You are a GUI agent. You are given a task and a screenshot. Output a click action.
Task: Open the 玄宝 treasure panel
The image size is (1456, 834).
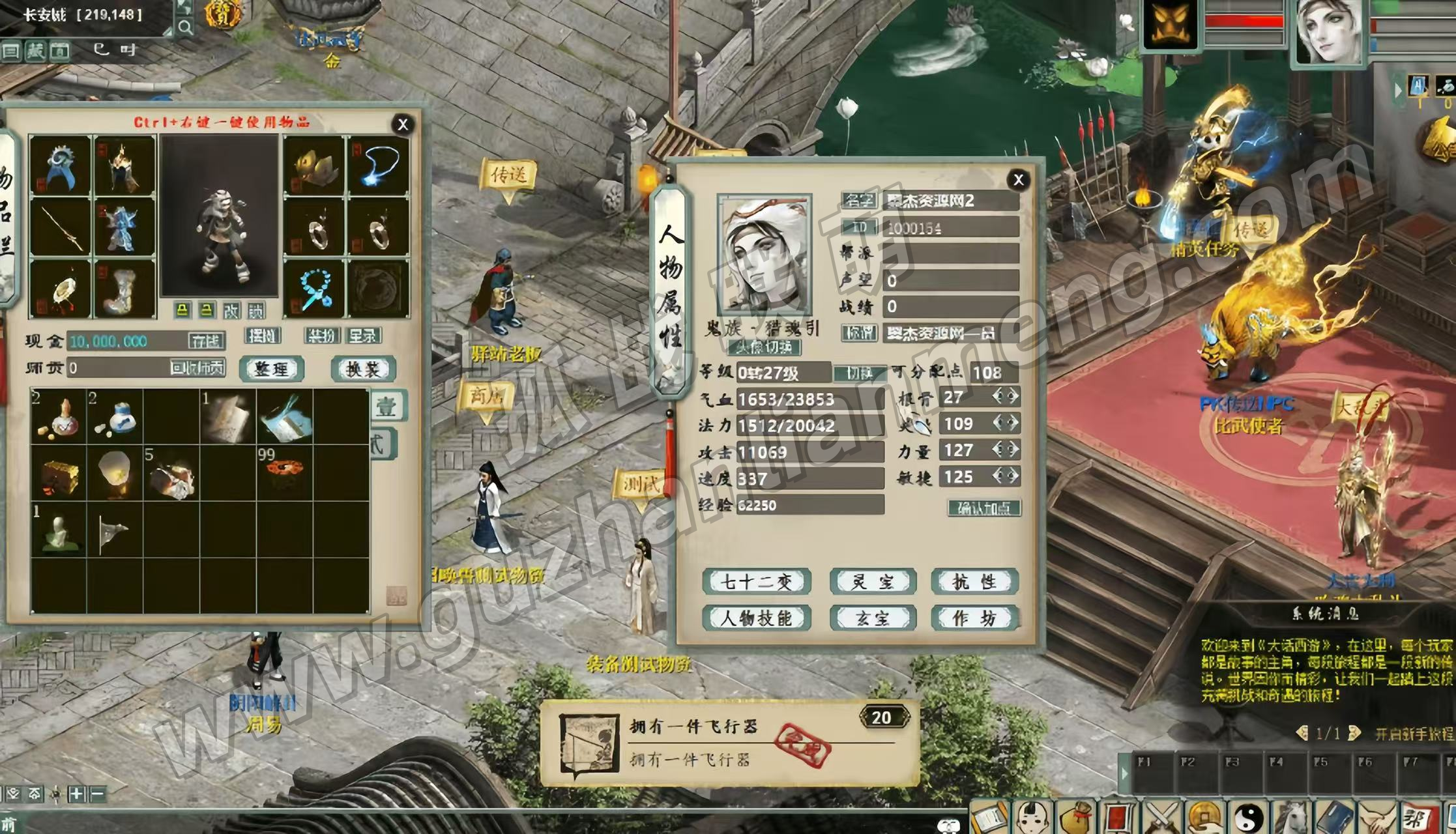873,618
